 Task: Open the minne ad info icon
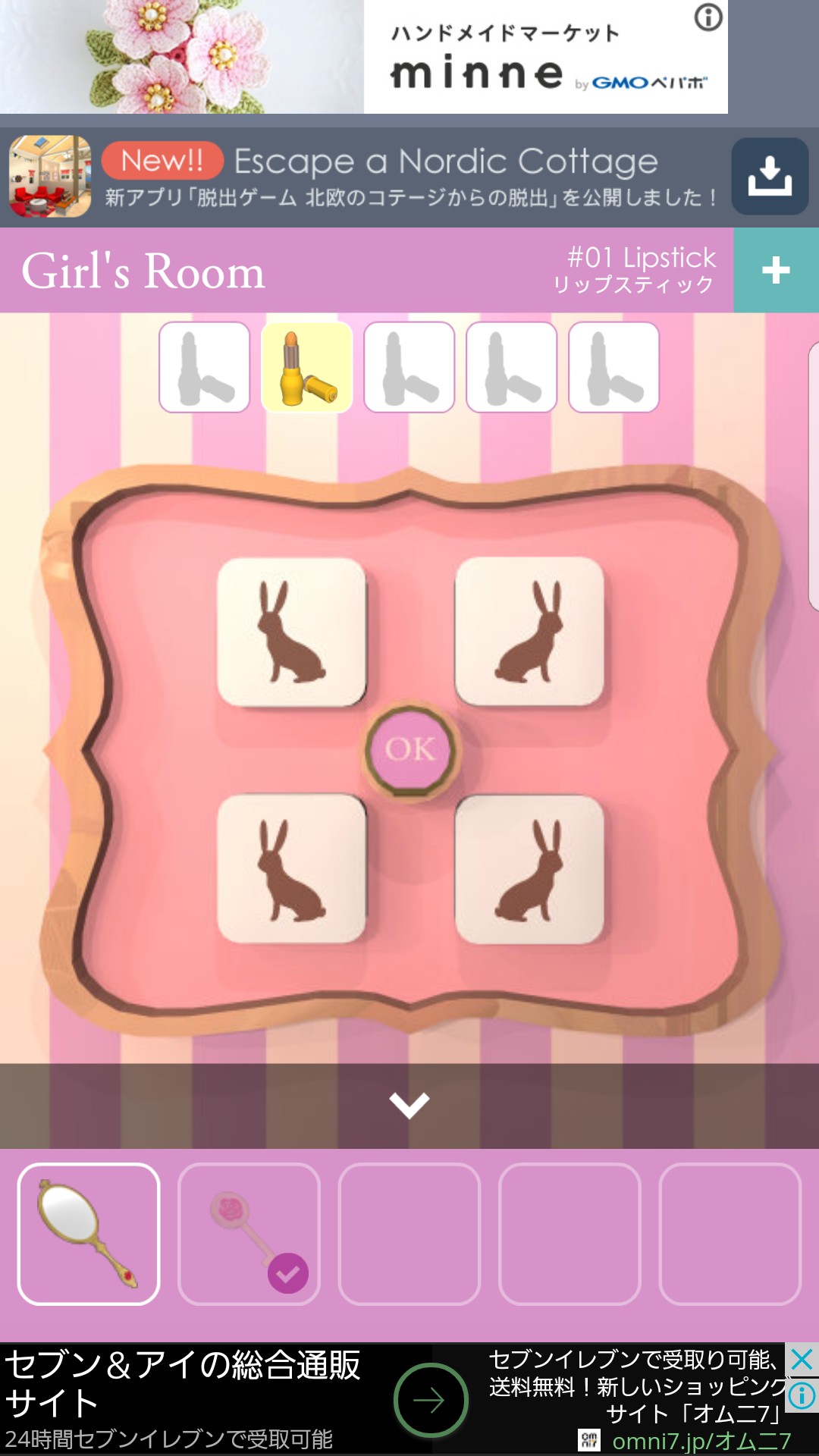708,17
